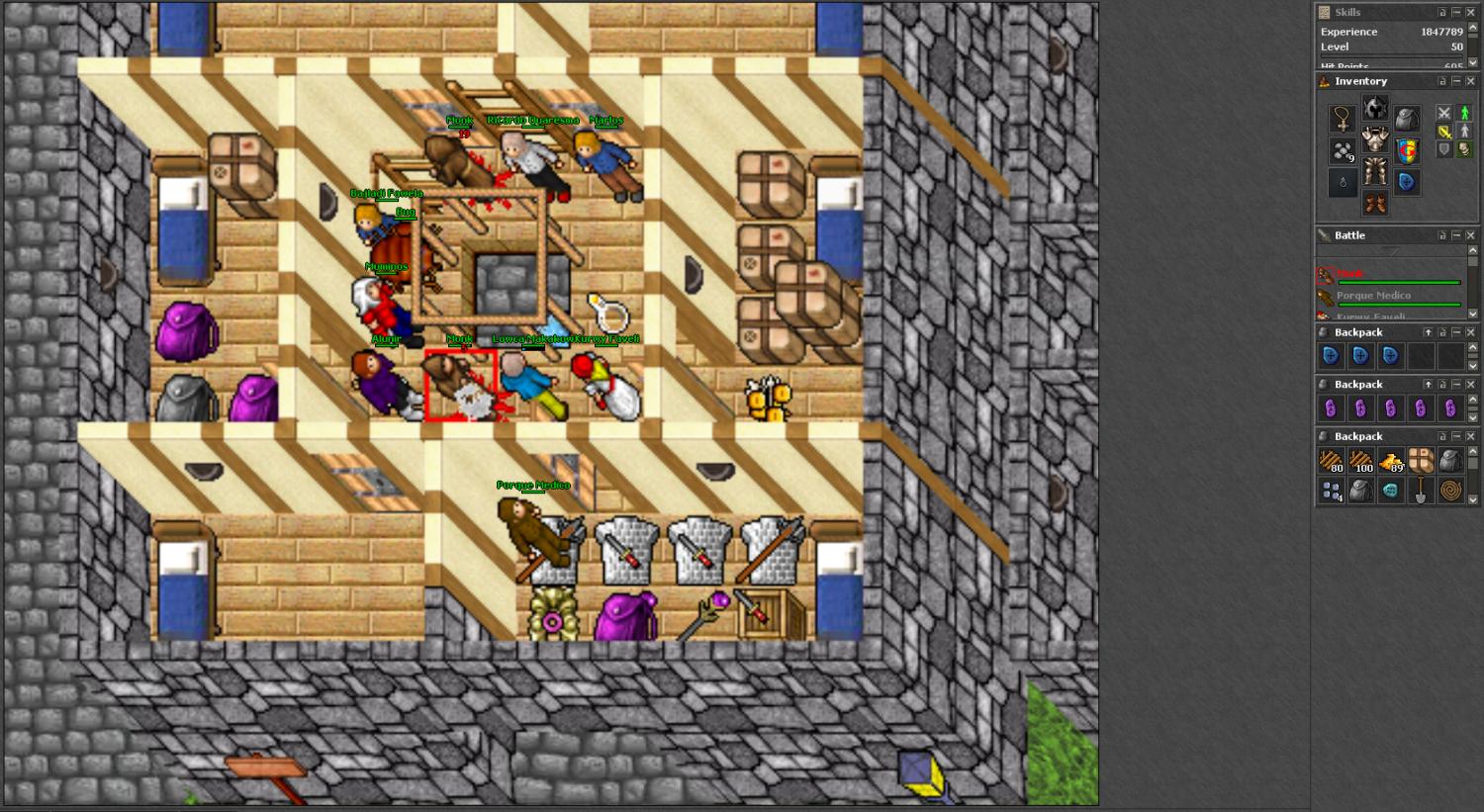1484x812 pixels.
Task: Select the coiled rope item
Action: [x=1450, y=491]
